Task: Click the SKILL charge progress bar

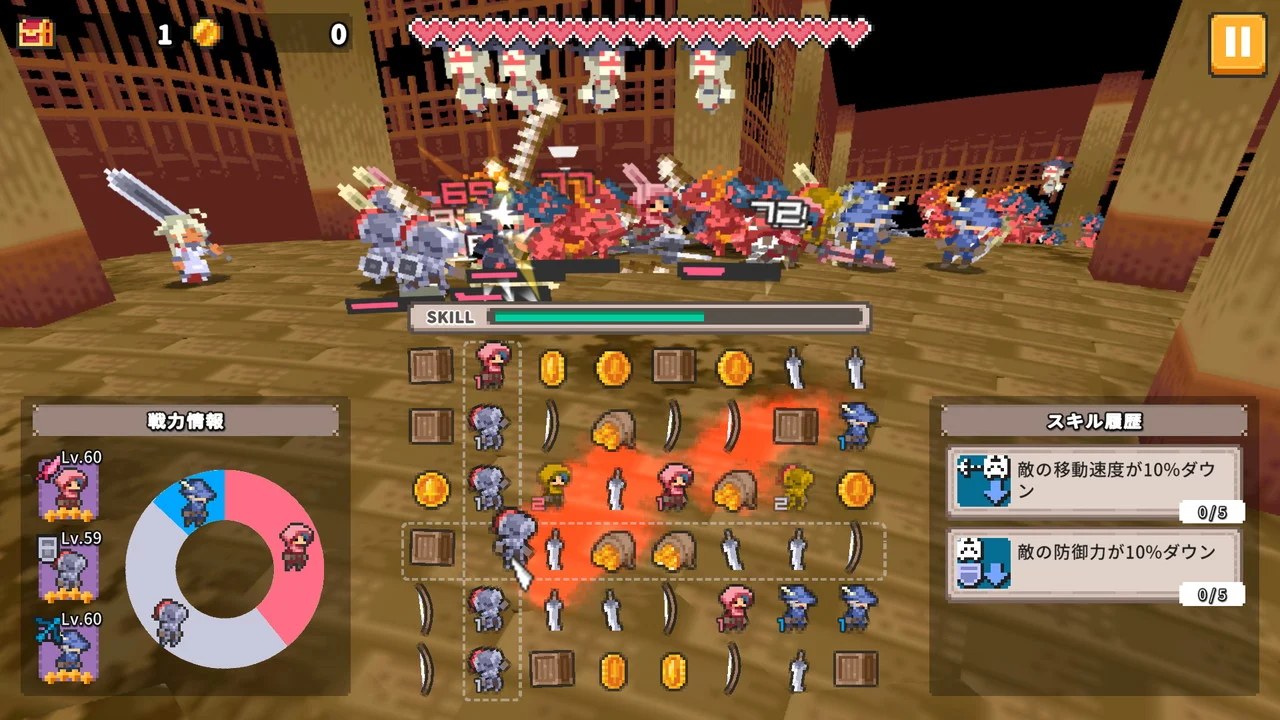Action: click(x=640, y=318)
